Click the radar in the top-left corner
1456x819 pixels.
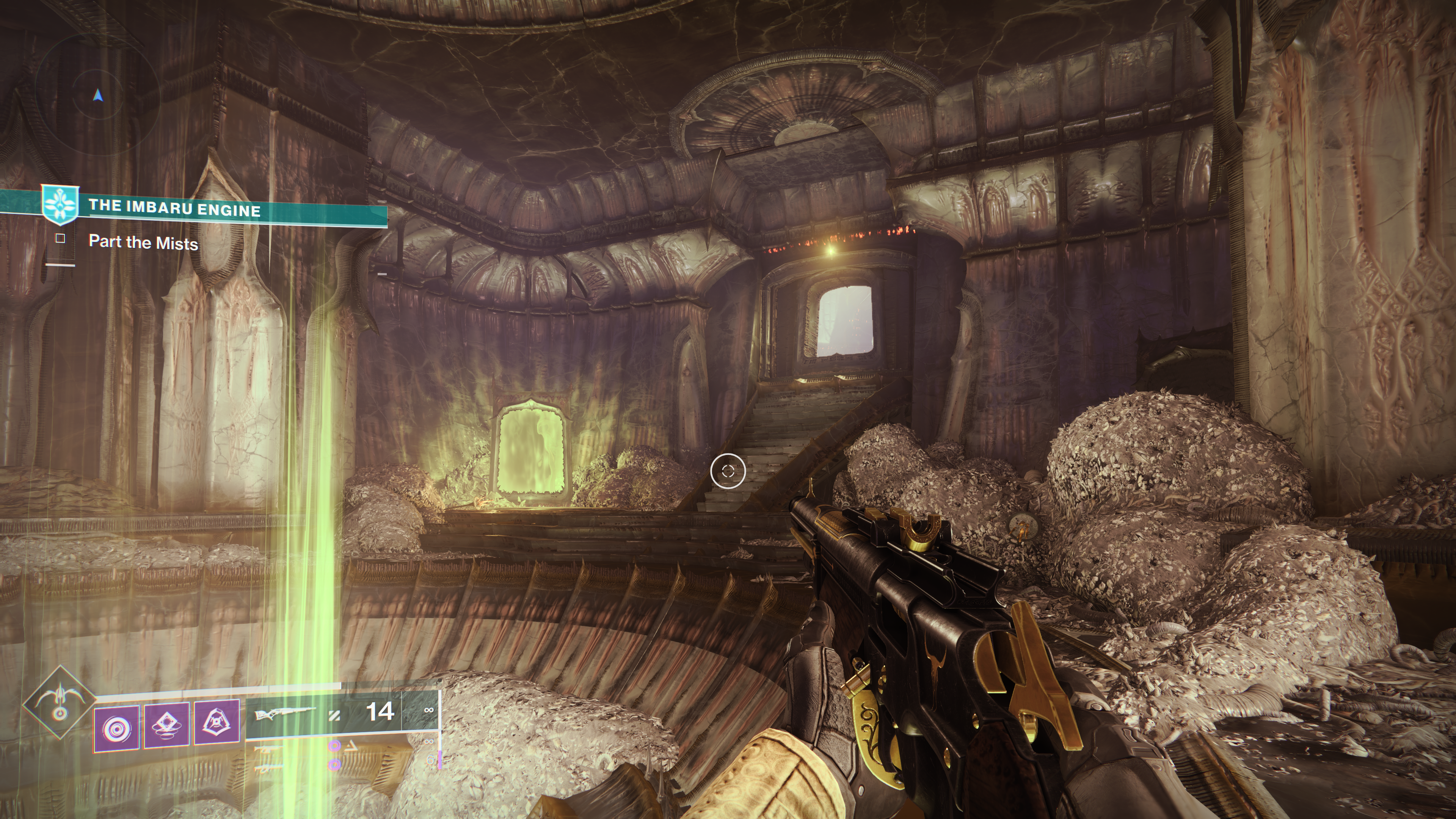point(98,96)
